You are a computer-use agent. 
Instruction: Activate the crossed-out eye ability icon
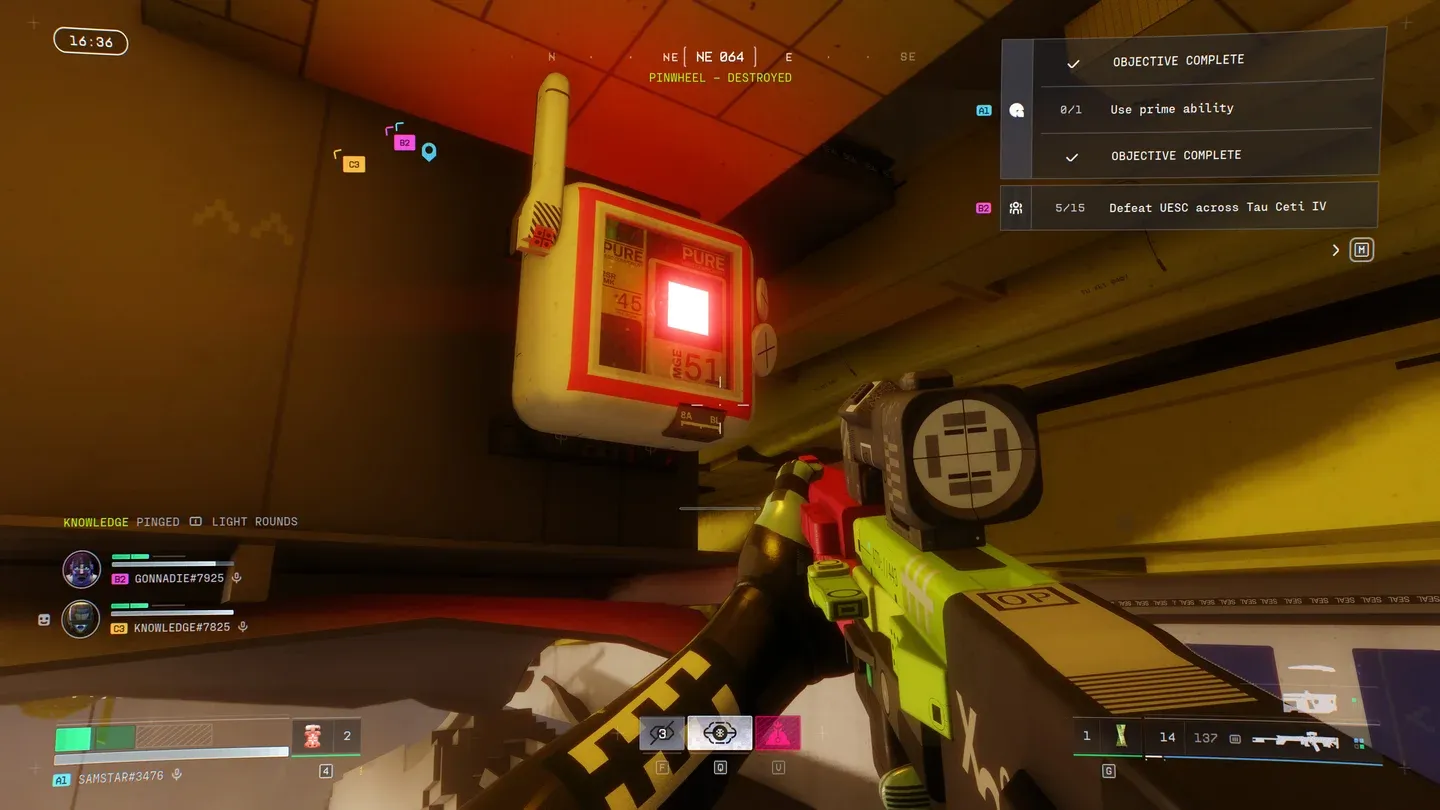tap(662, 734)
